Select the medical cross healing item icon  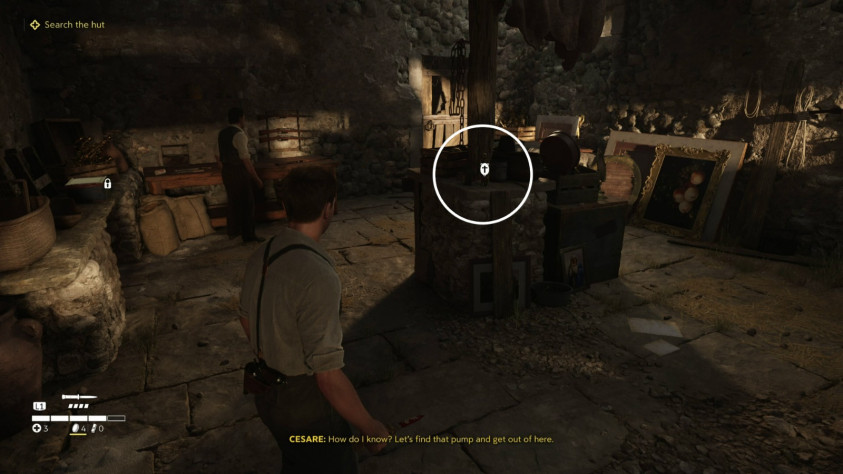(x=36, y=428)
